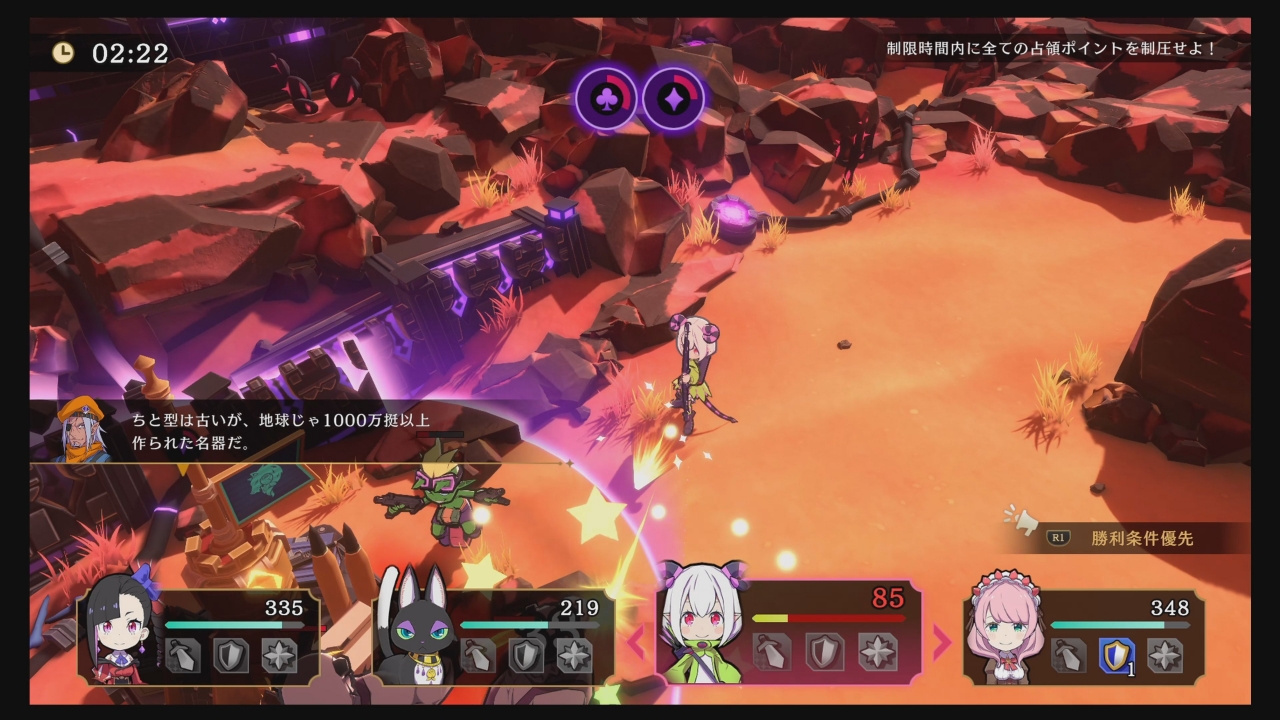
Task: Switch to next character with right pink arrow
Action: click(942, 642)
